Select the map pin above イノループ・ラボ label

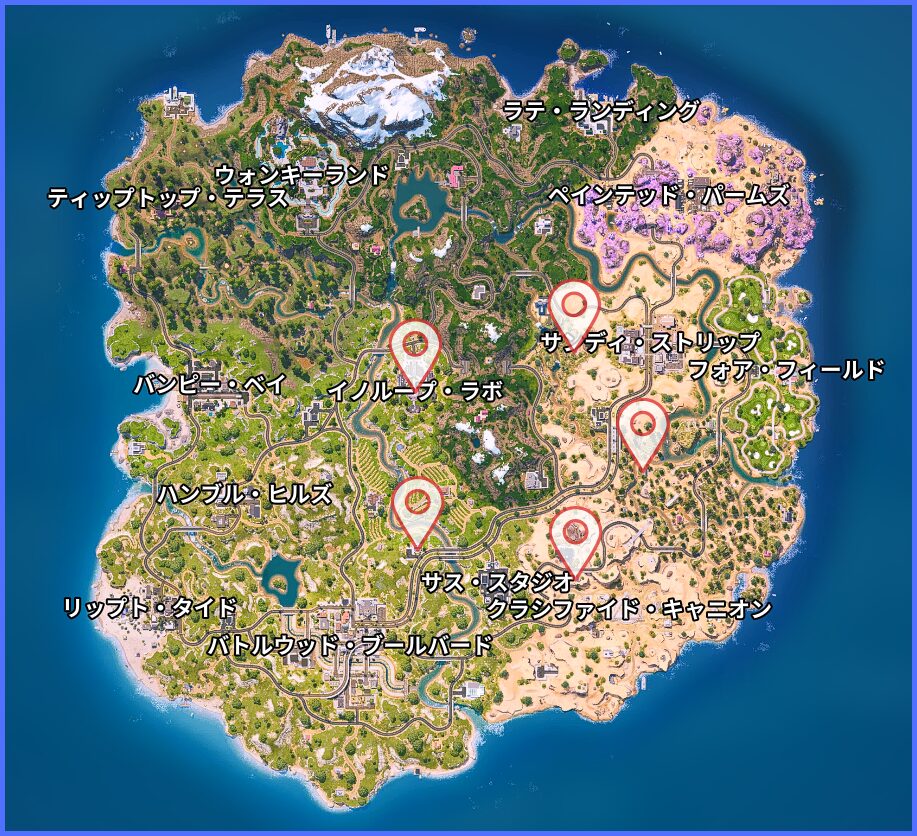pyautogui.click(x=415, y=347)
